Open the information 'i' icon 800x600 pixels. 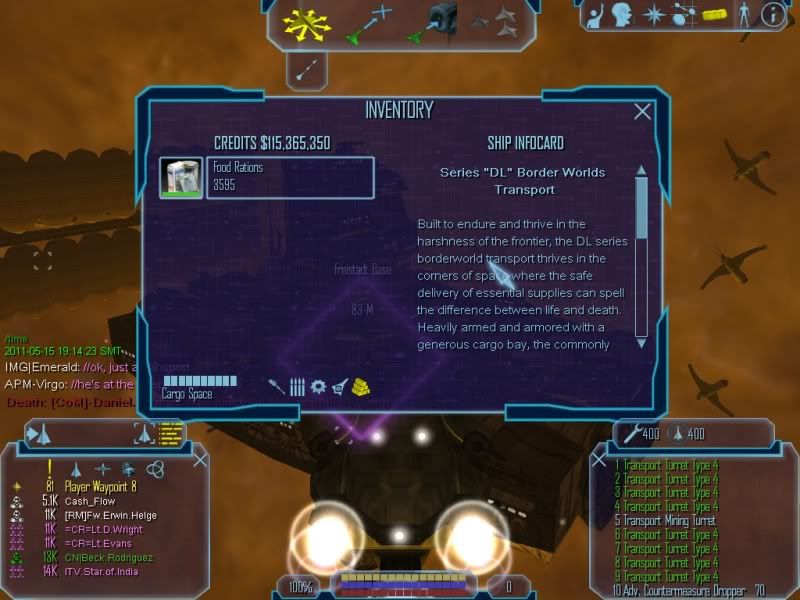tap(772, 14)
